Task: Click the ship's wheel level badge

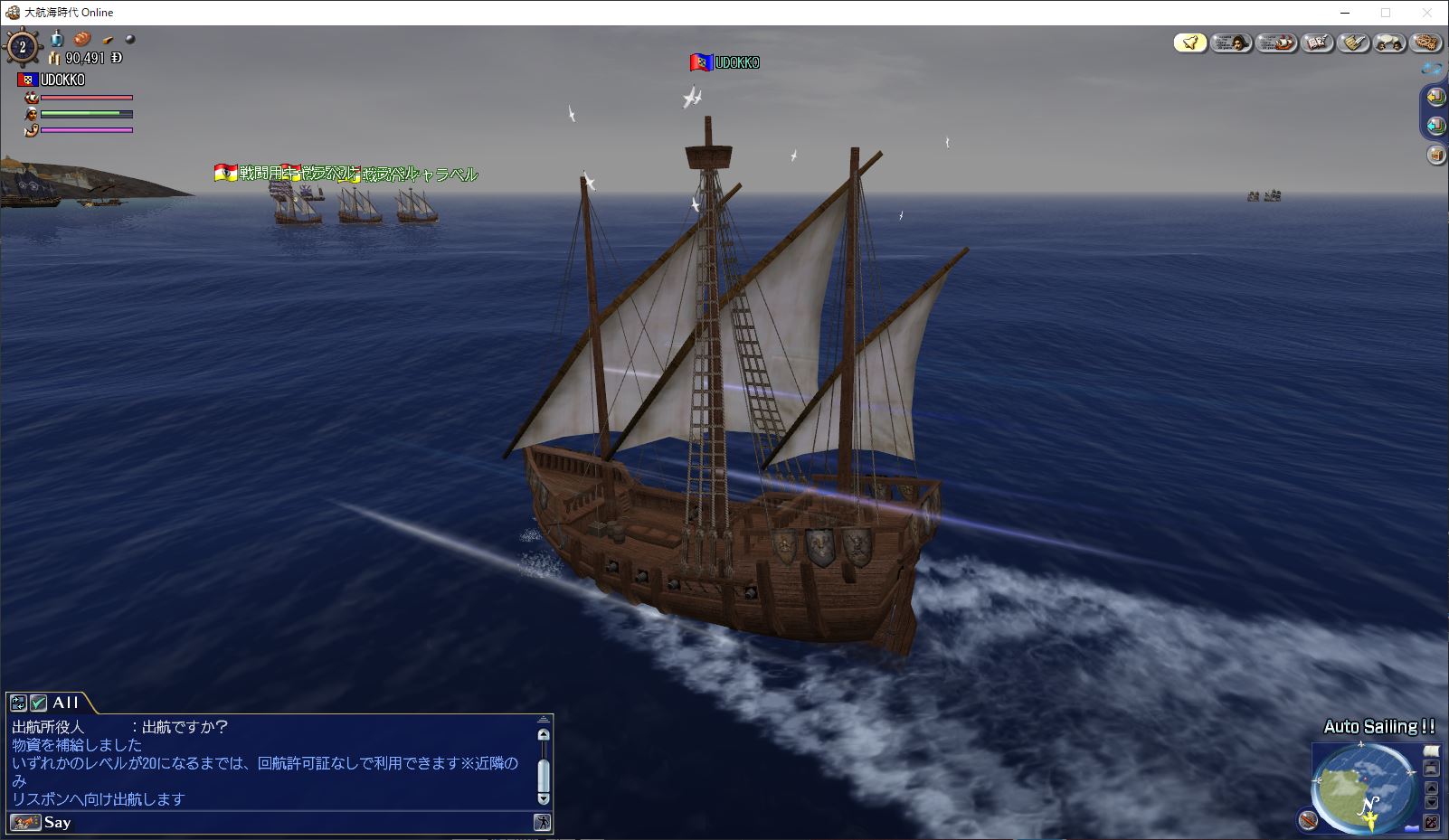Action: pos(23,47)
